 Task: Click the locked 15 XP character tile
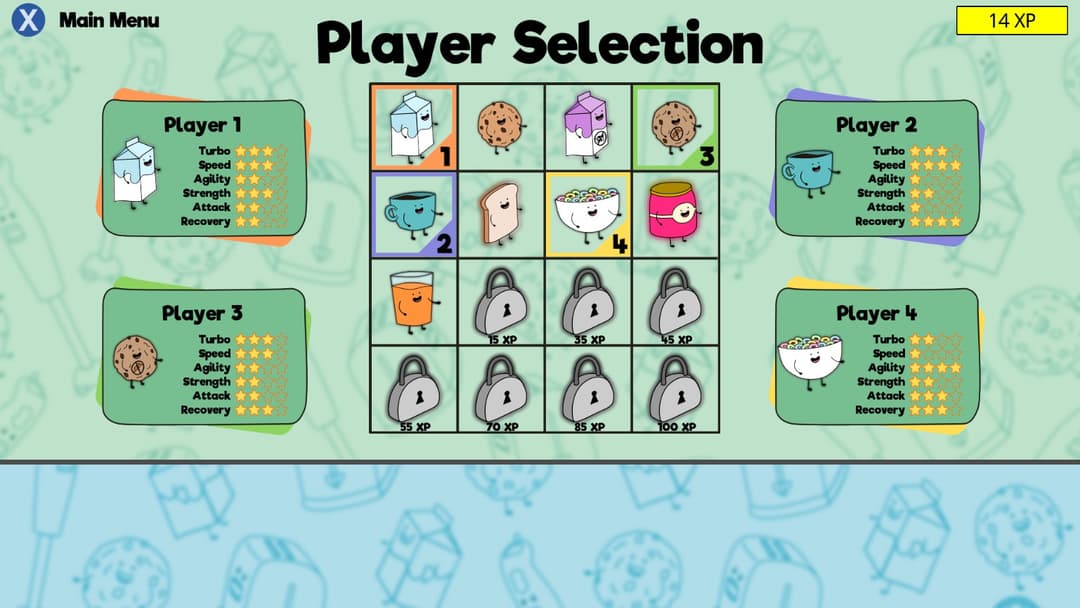click(501, 301)
